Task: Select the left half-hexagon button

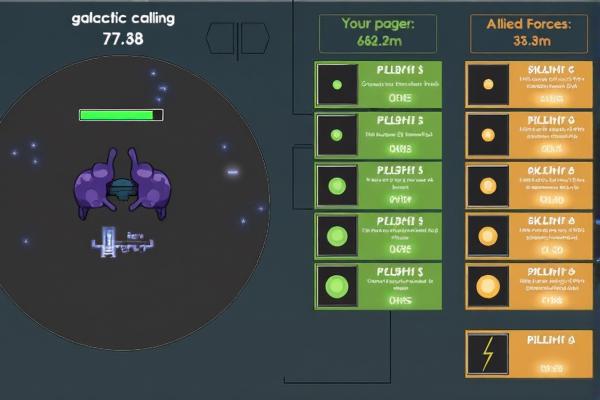Action: click(x=223, y=38)
